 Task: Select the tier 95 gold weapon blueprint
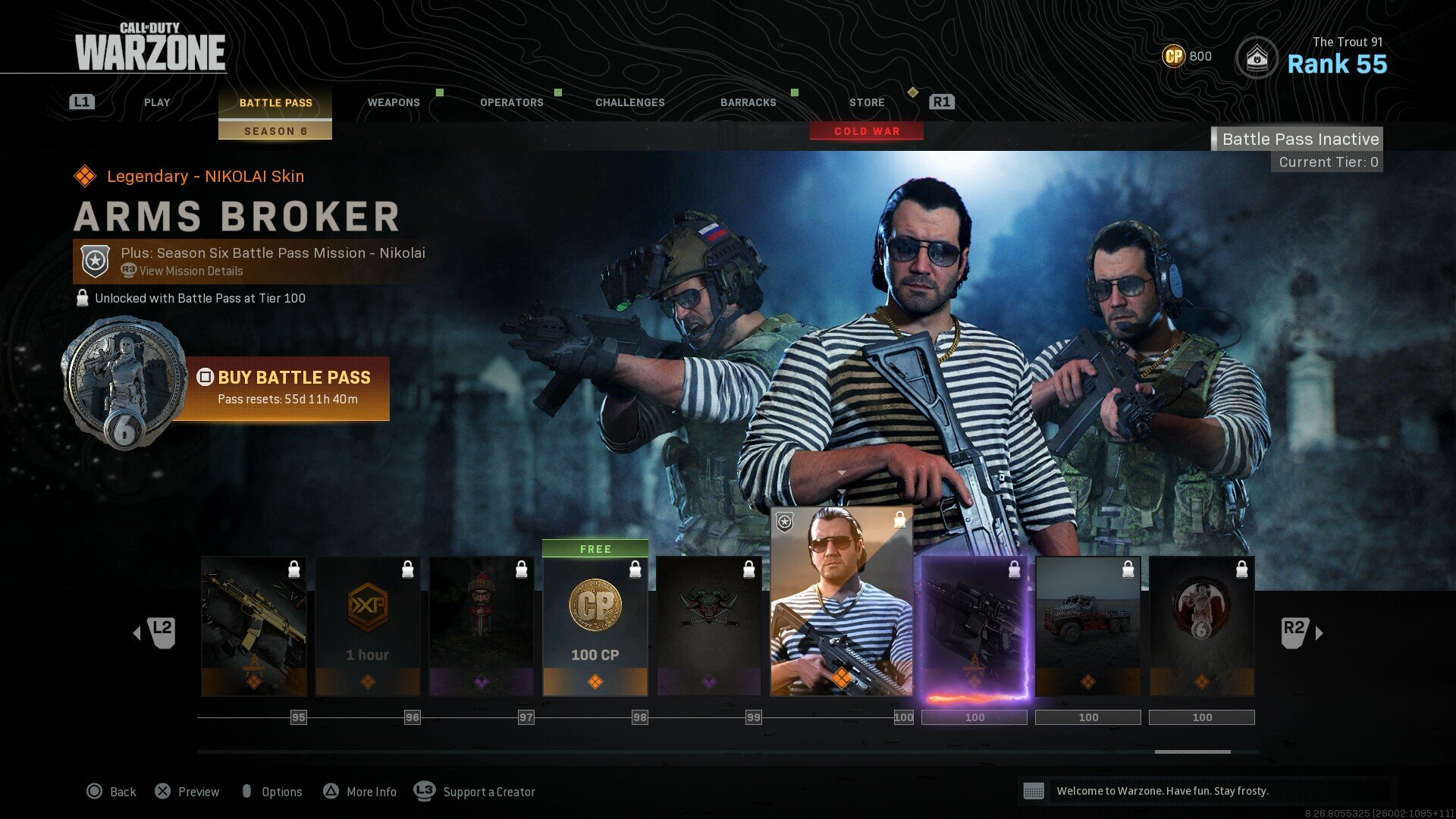(x=254, y=626)
